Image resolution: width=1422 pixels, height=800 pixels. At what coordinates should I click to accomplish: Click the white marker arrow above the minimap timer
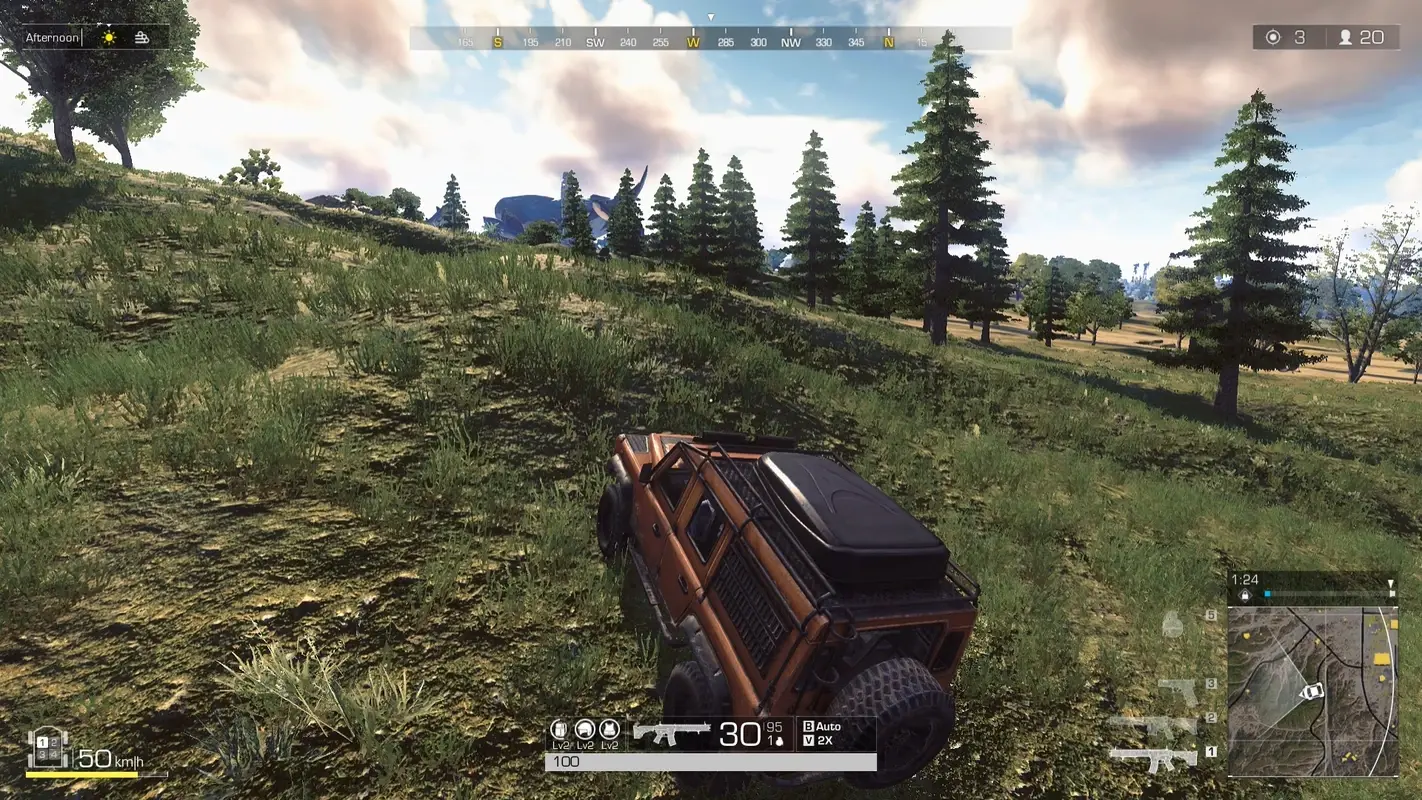point(1391,582)
